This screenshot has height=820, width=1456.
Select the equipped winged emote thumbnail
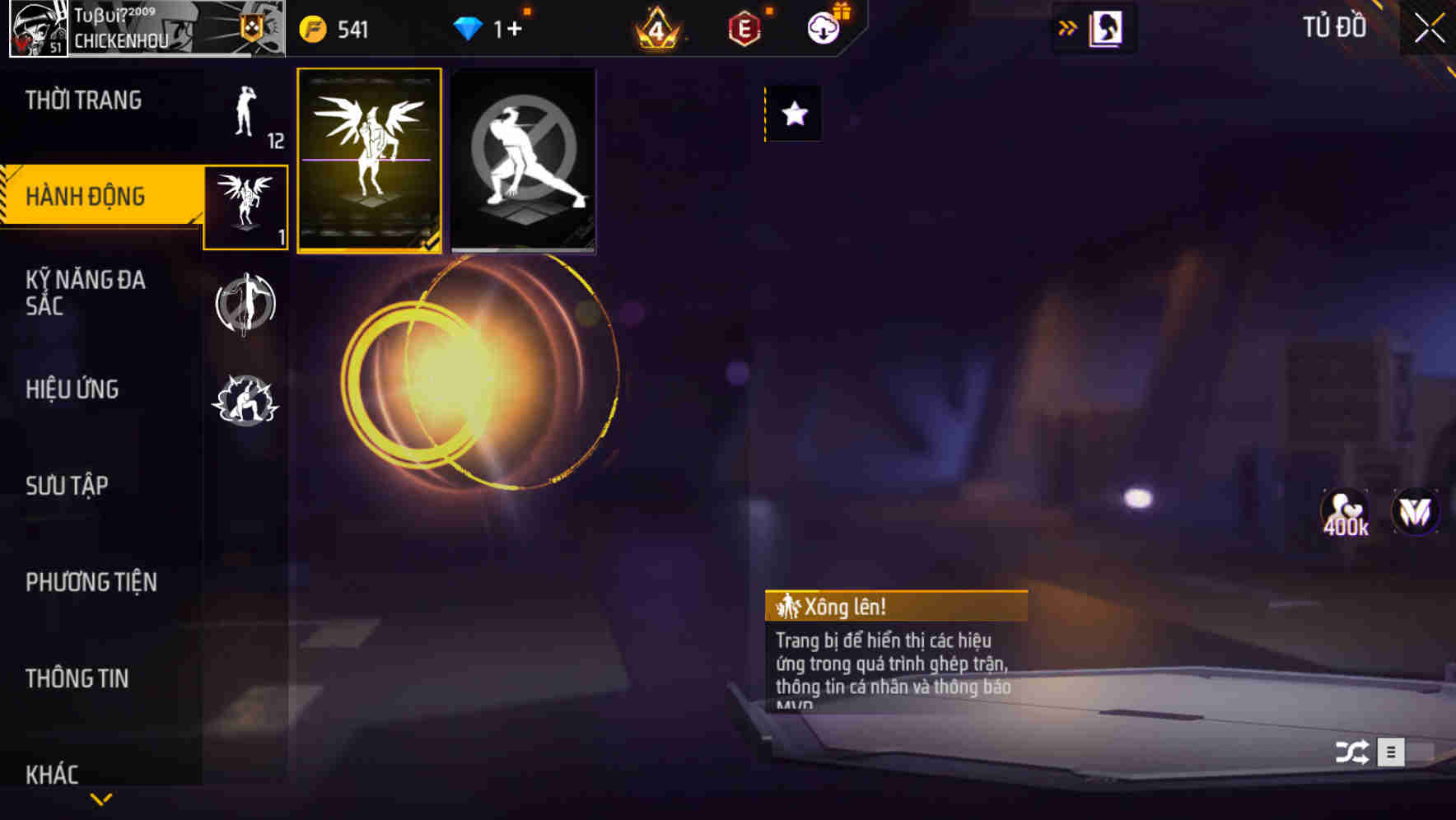pos(370,160)
